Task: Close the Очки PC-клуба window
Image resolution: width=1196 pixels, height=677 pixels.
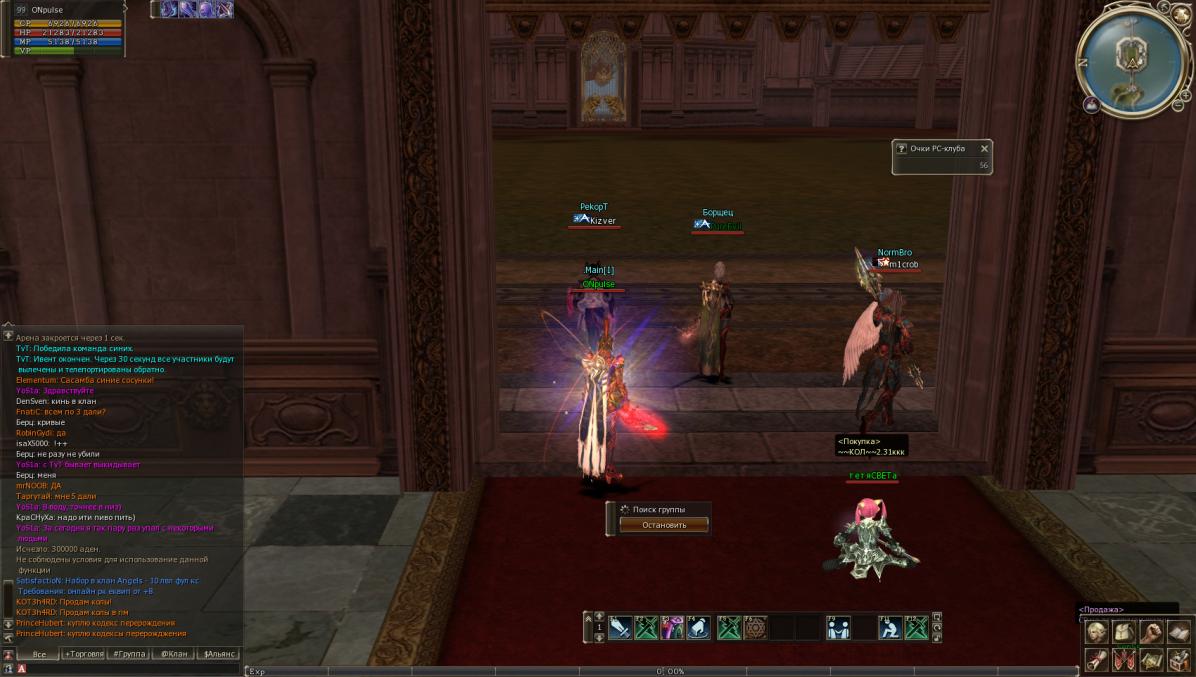Action: (x=984, y=148)
